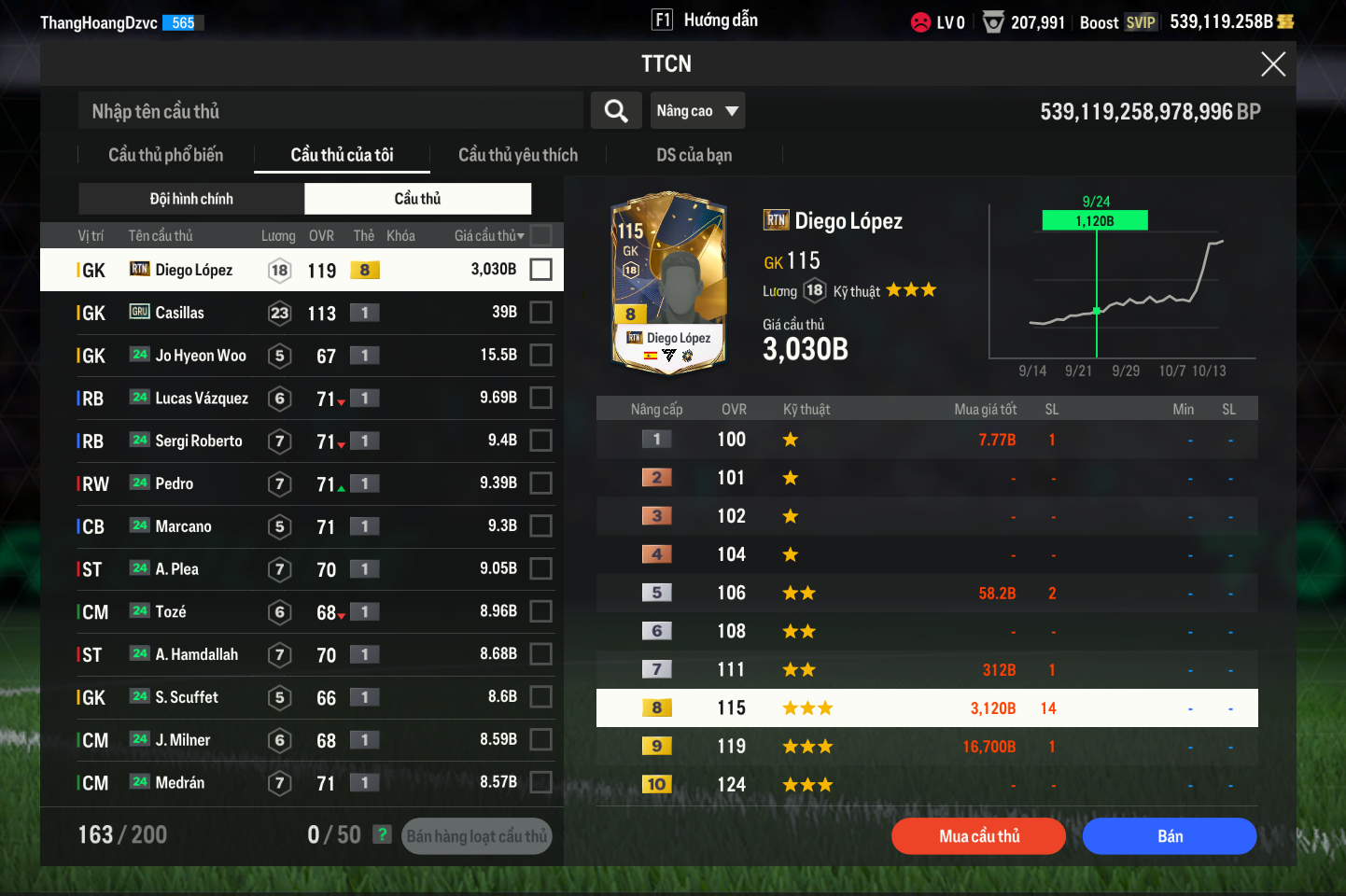
Task: Open the F1 Hướng dẫn guide
Action: pos(705,21)
